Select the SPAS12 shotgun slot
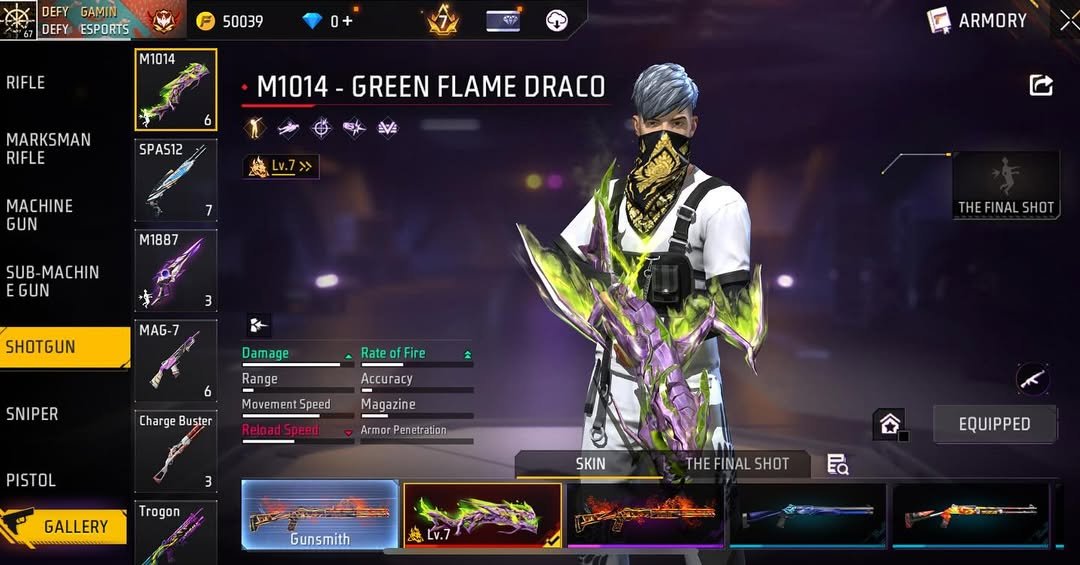 (175, 180)
